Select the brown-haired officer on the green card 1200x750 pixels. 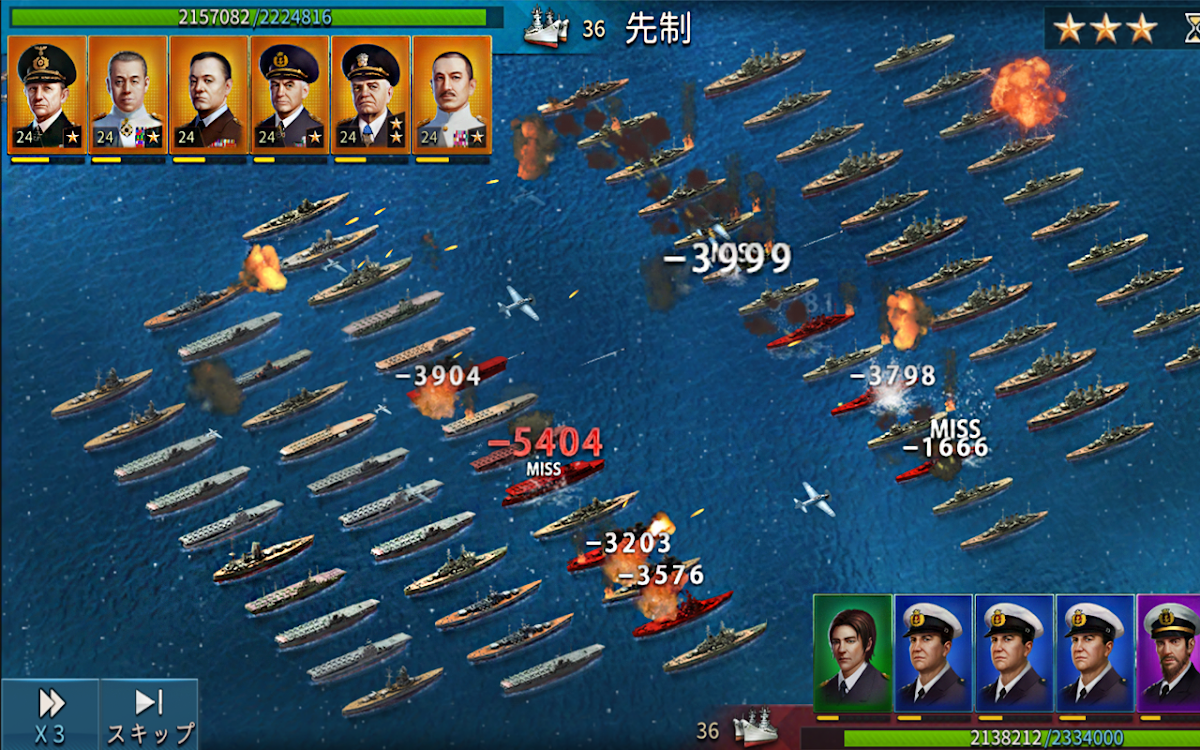click(x=852, y=652)
